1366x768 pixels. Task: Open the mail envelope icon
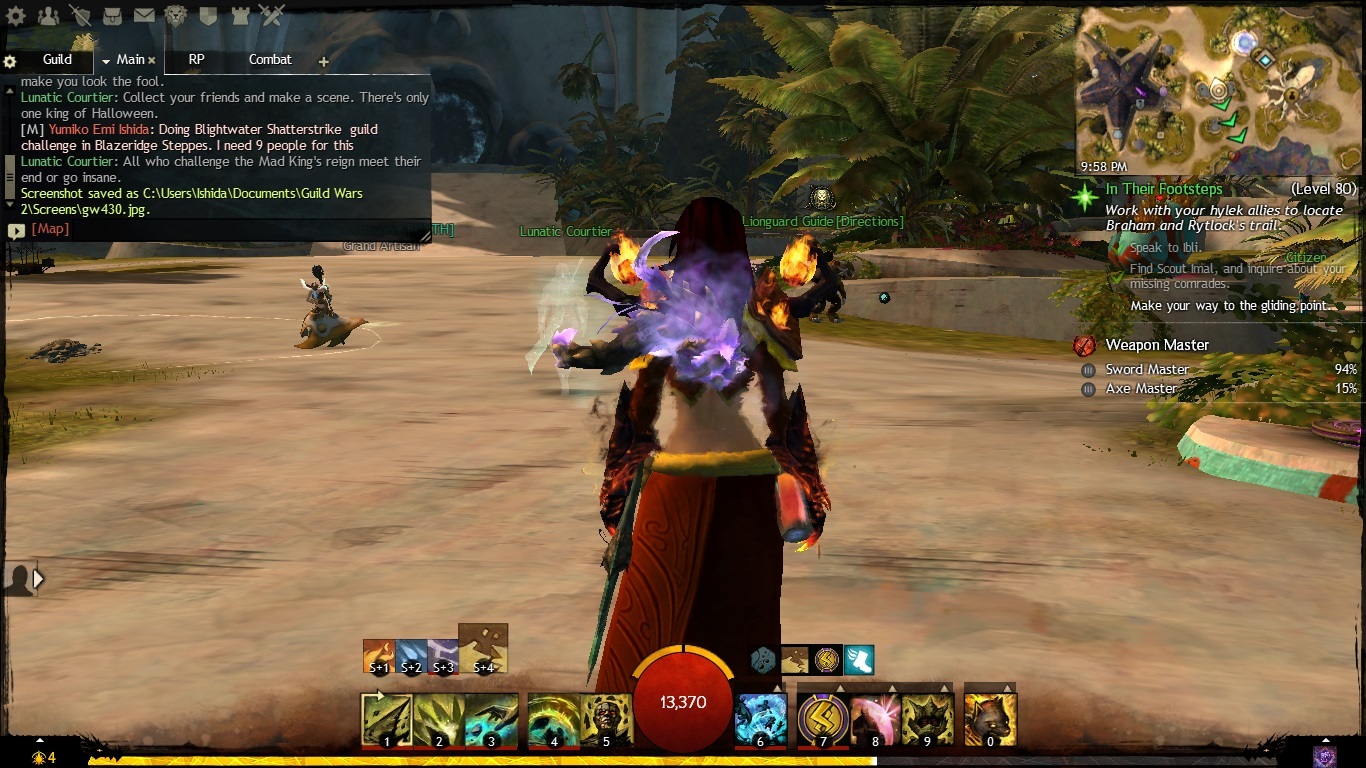[x=144, y=16]
